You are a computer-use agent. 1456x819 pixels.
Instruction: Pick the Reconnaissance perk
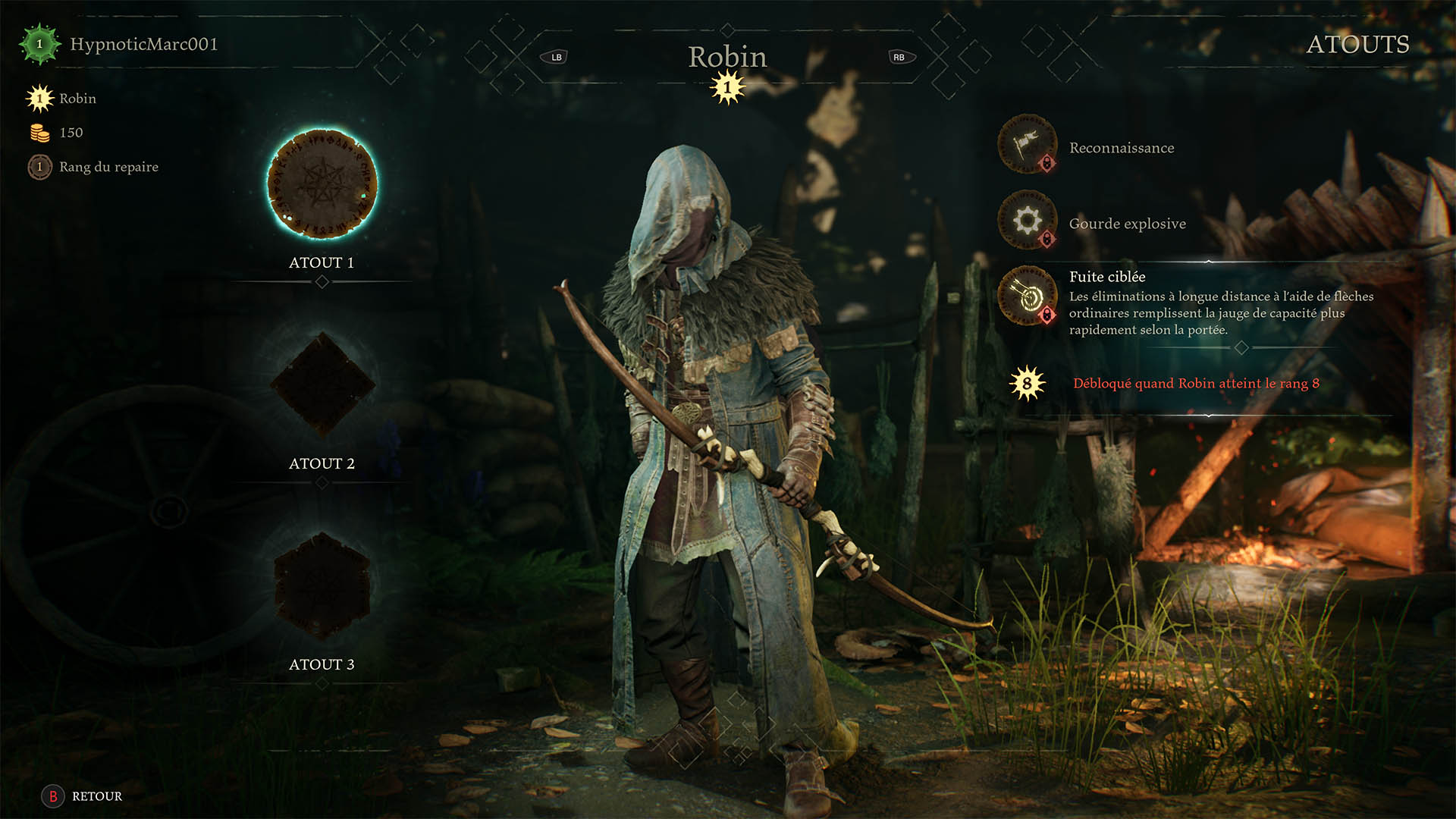point(1028,145)
